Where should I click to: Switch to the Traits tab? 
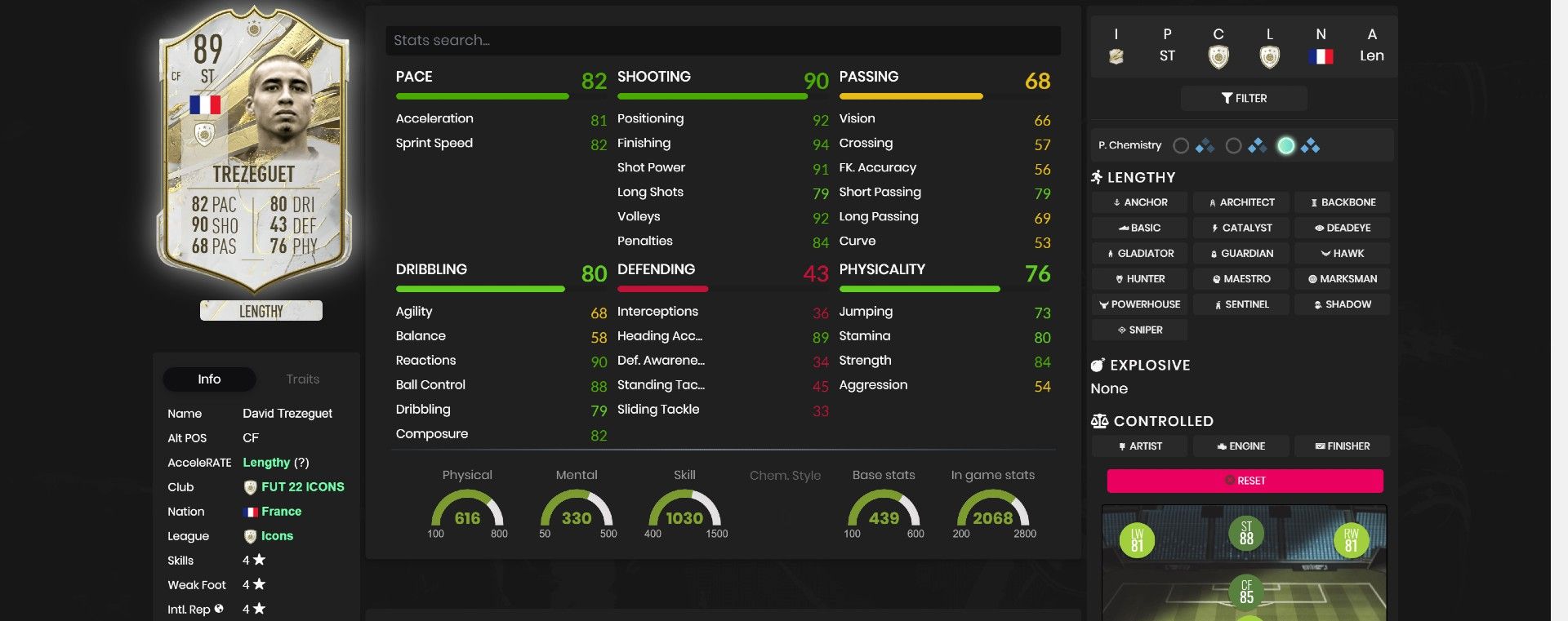click(x=304, y=379)
